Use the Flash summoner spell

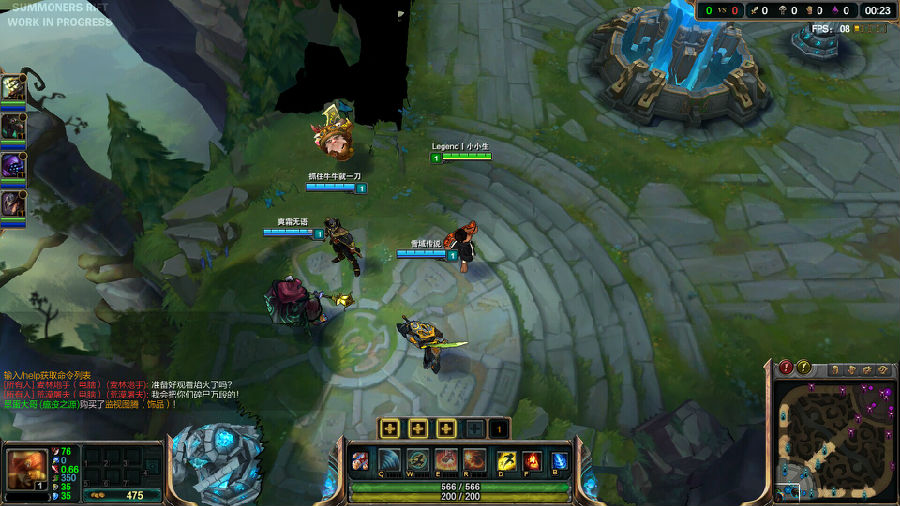[506, 461]
